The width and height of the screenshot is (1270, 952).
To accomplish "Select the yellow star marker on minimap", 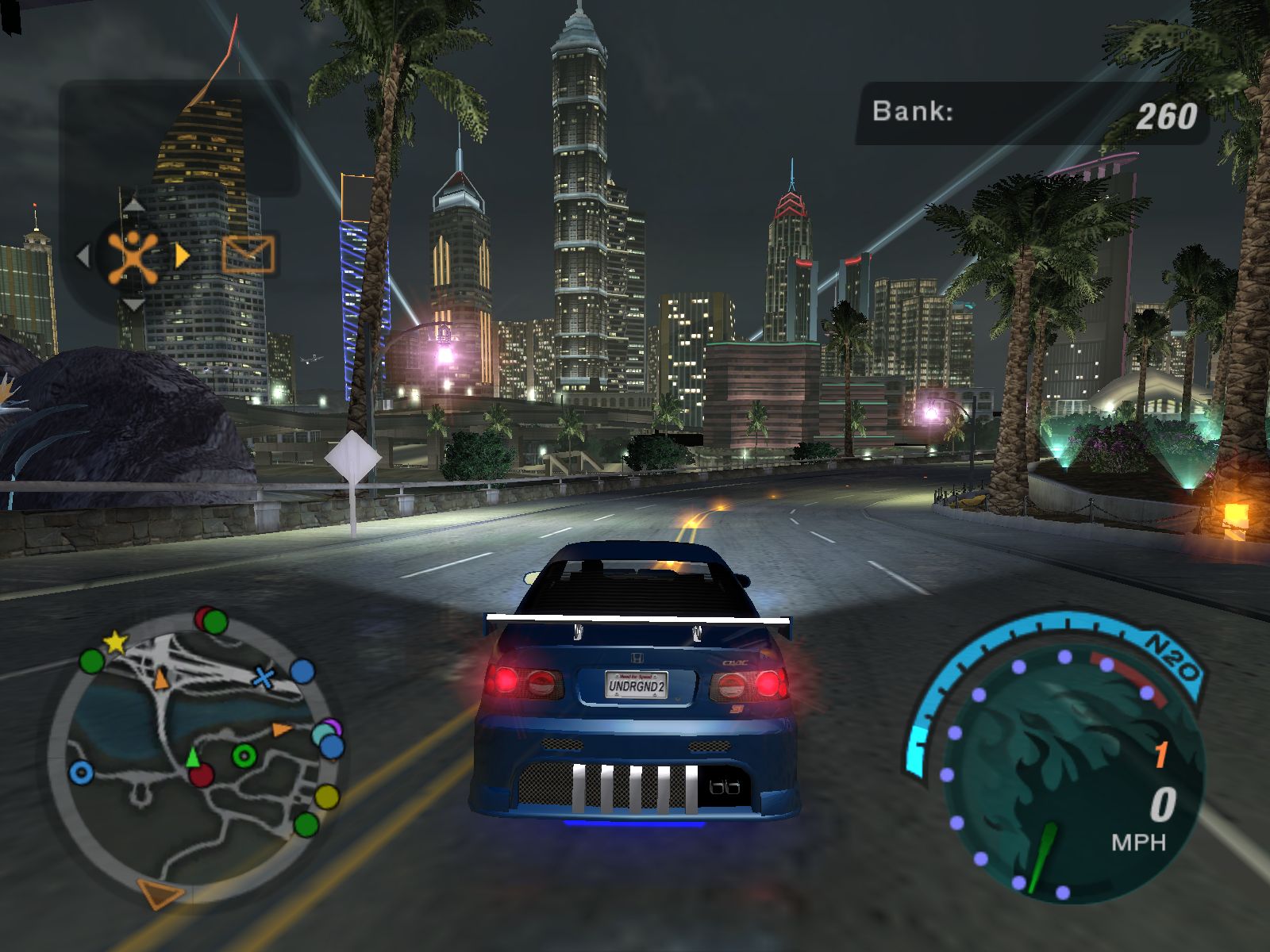I will click(x=116, y=641).
